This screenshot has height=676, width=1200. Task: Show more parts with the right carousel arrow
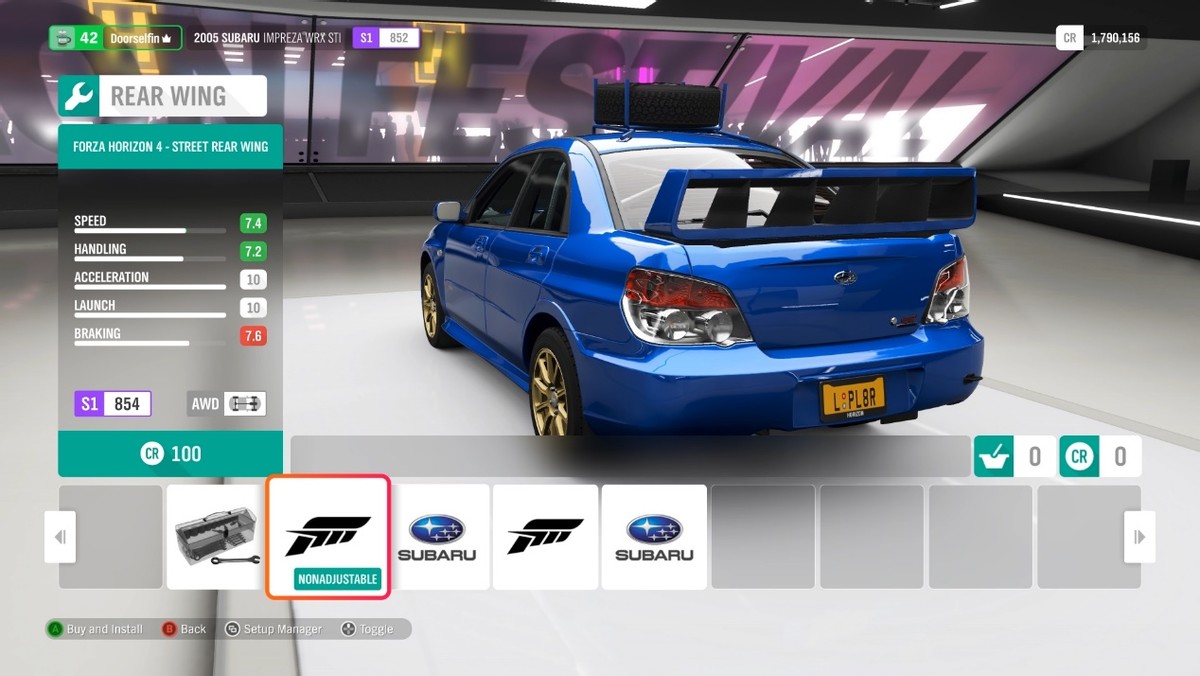[x=1139, y=537]
